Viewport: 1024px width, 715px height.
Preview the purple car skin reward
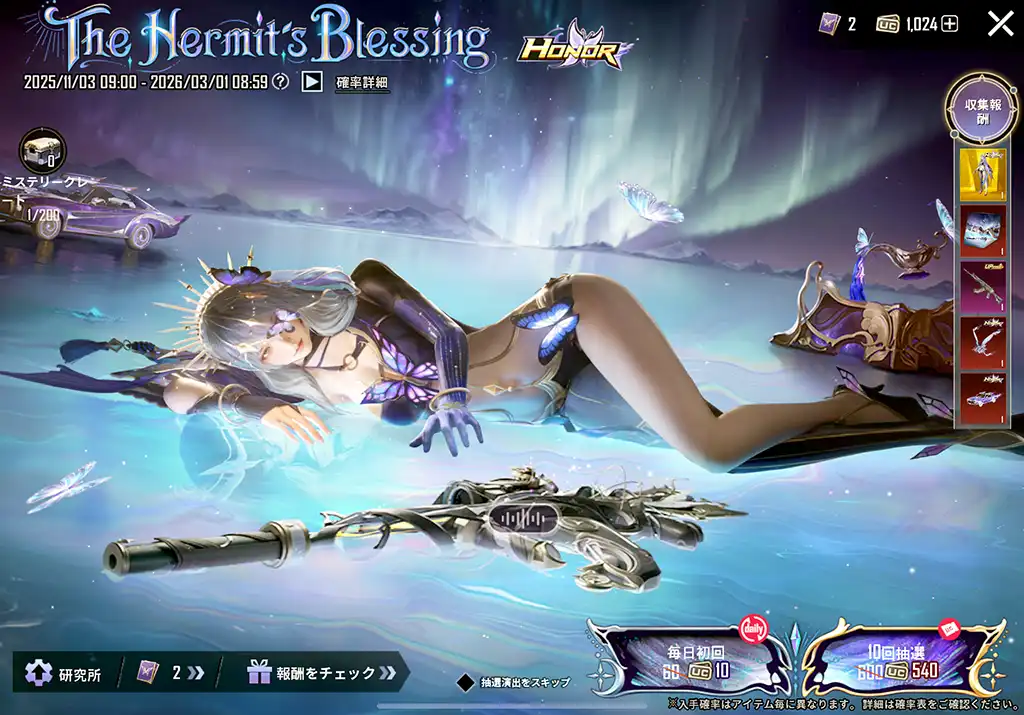click(x=982, y=398)
